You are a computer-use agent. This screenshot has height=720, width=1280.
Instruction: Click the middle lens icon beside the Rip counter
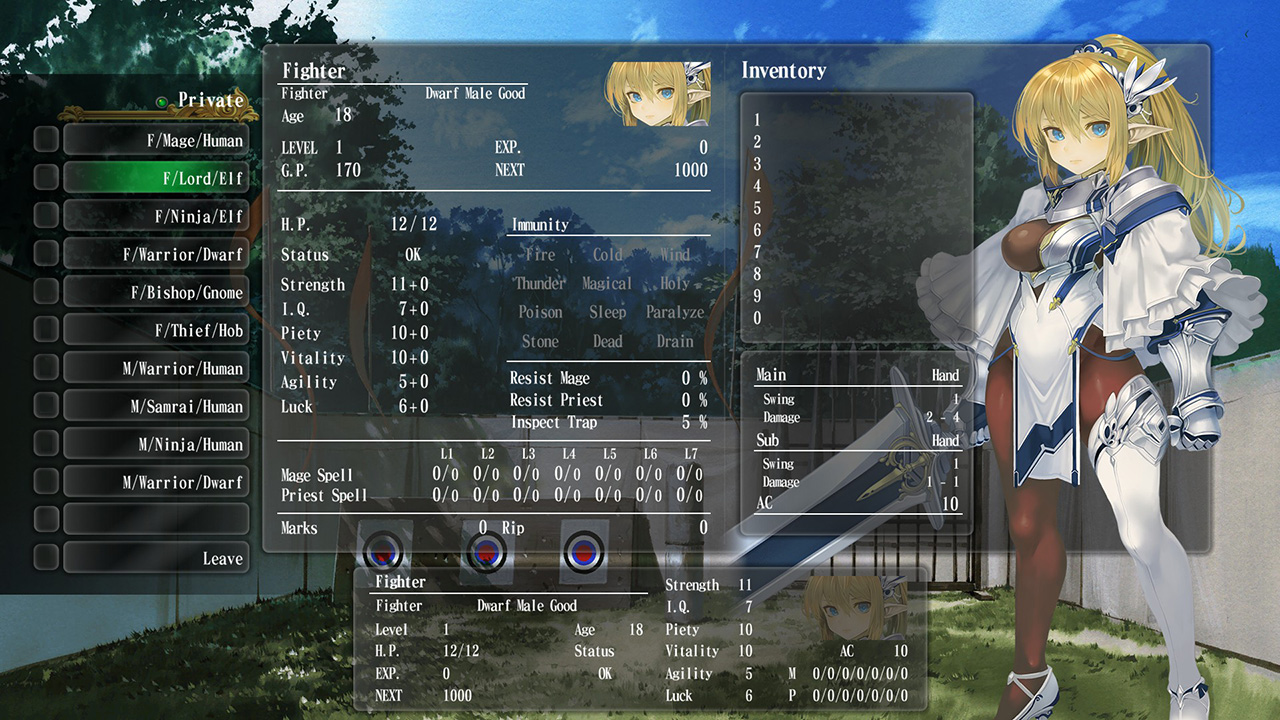(487, 552)
